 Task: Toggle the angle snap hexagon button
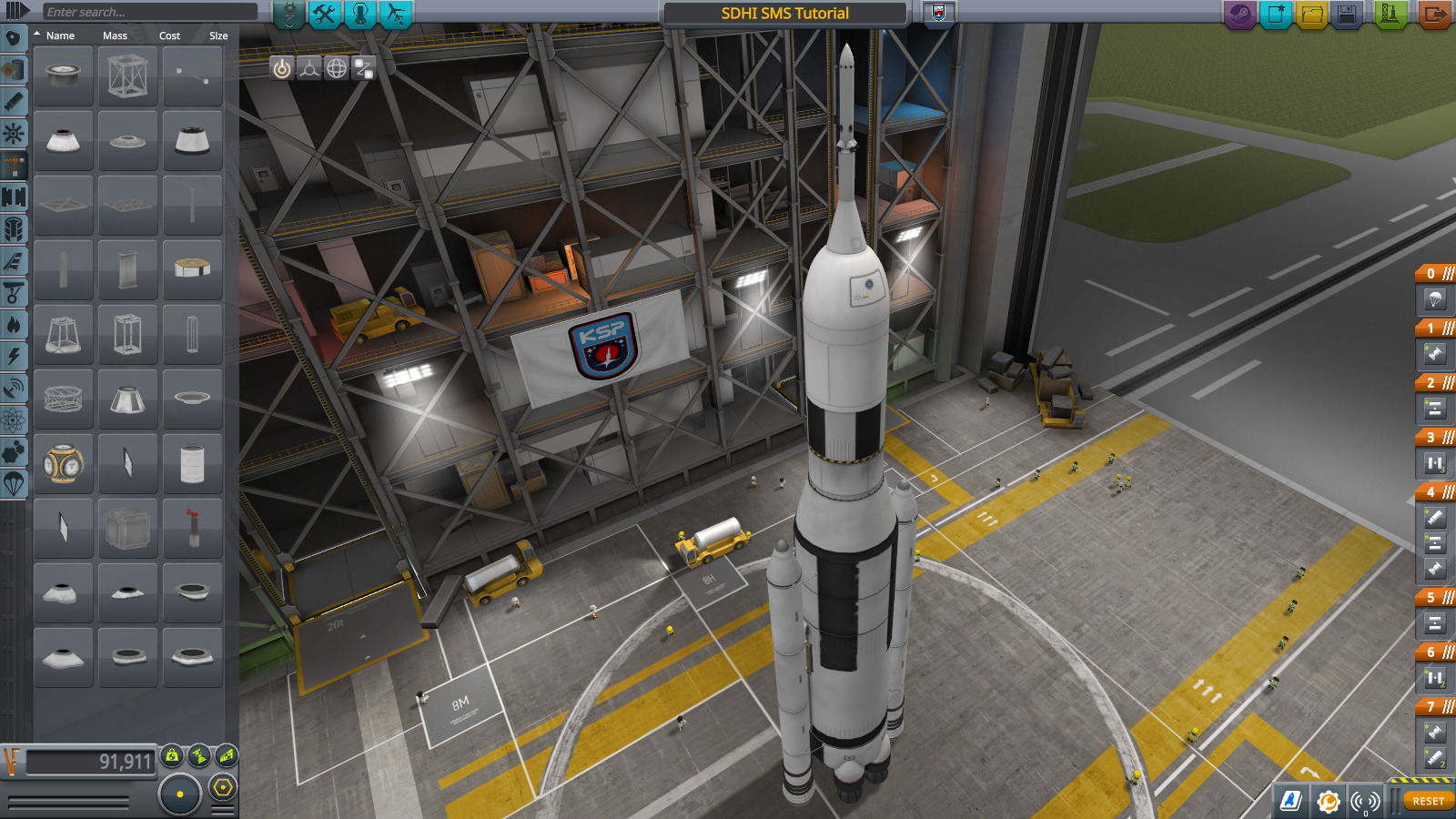coord(223,787)
